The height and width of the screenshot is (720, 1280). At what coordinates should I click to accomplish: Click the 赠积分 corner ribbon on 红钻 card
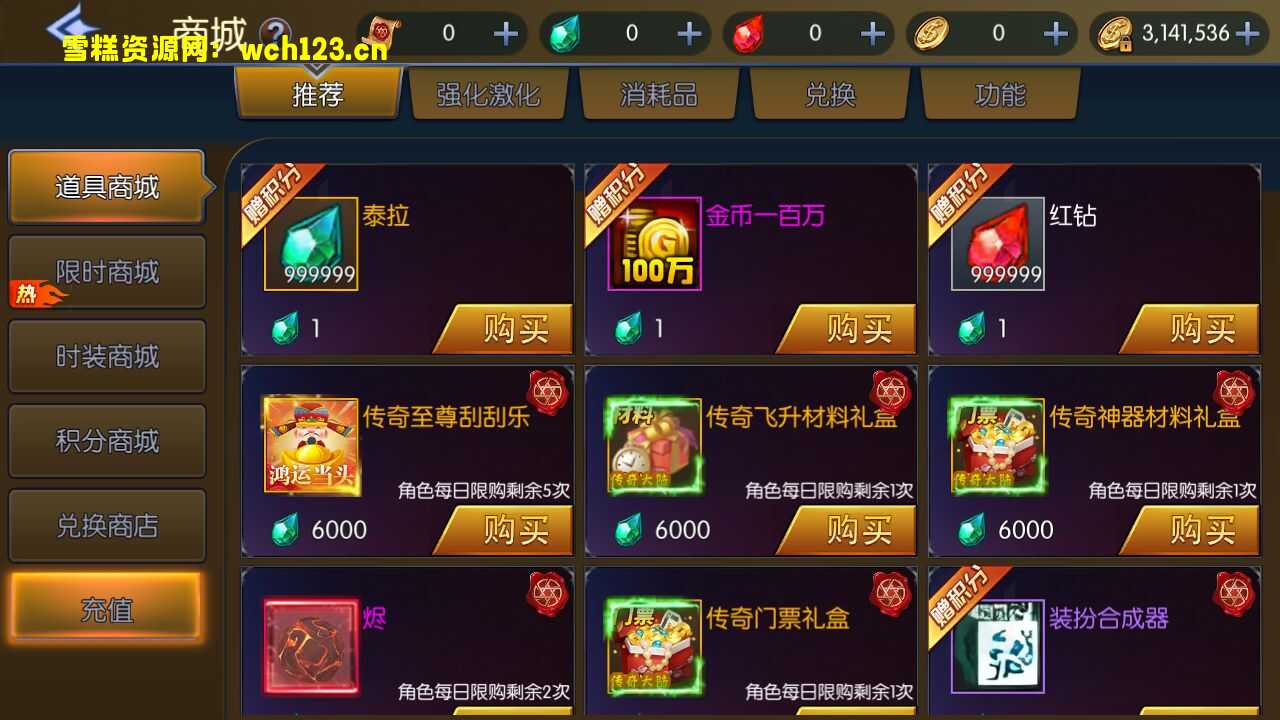[x=962, y=195]
